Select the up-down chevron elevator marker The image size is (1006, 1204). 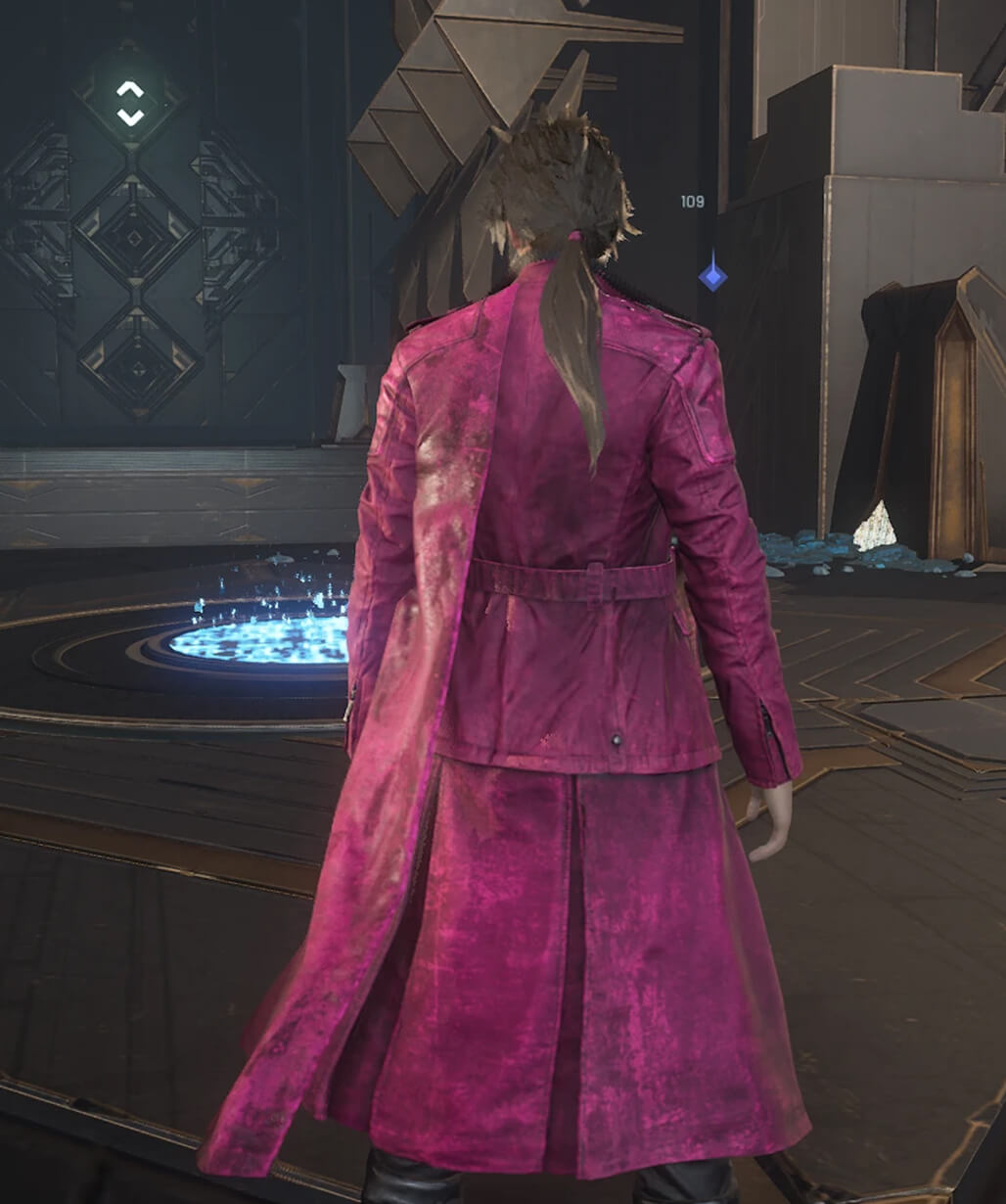coord(130,102)
